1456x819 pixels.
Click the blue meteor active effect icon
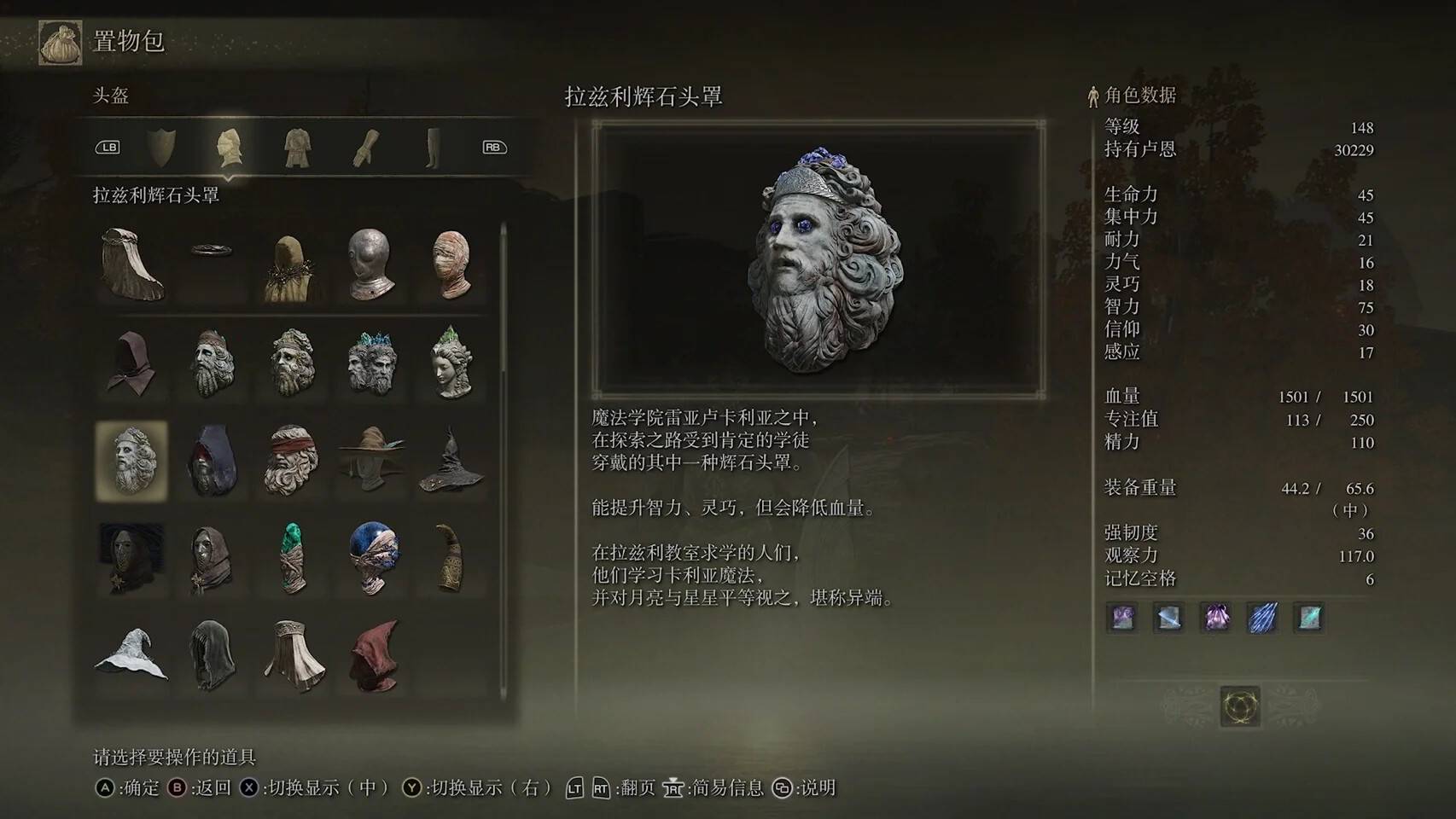pyautogui.click(x=1261, y=619)
